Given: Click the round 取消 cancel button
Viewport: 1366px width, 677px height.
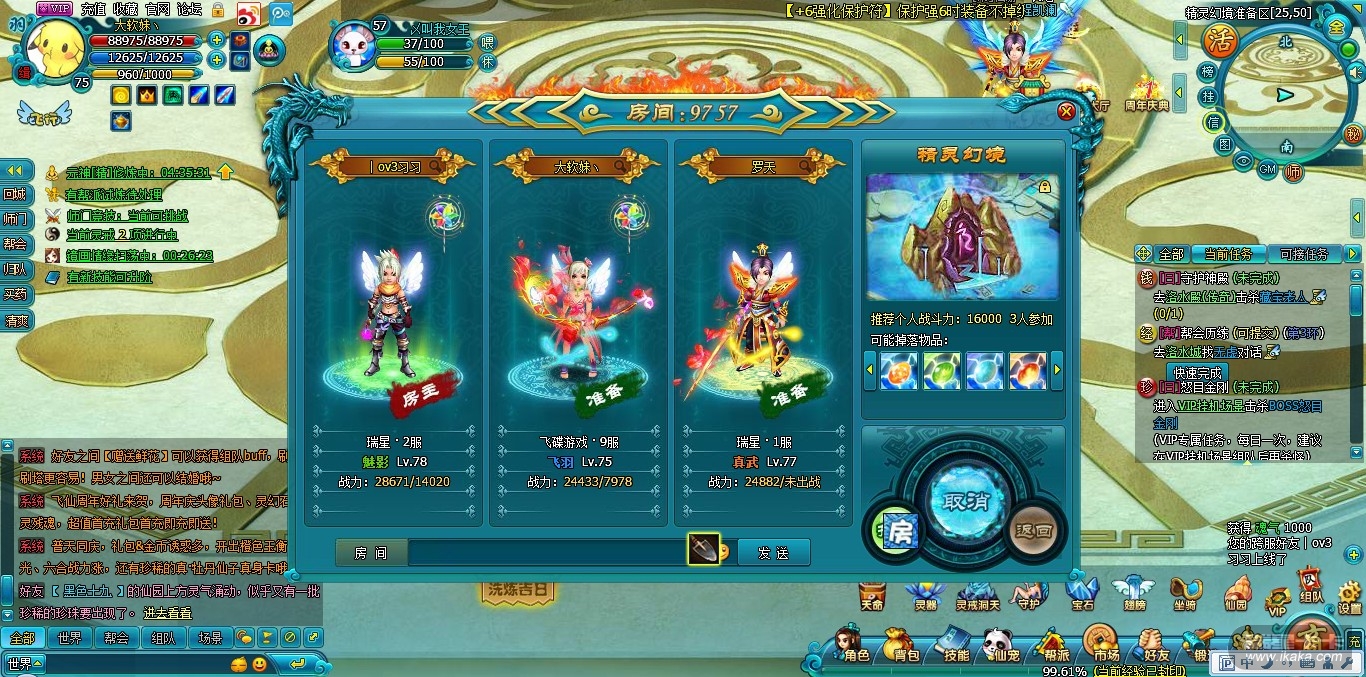Looking at the screenshot, I should coord(960,500).
